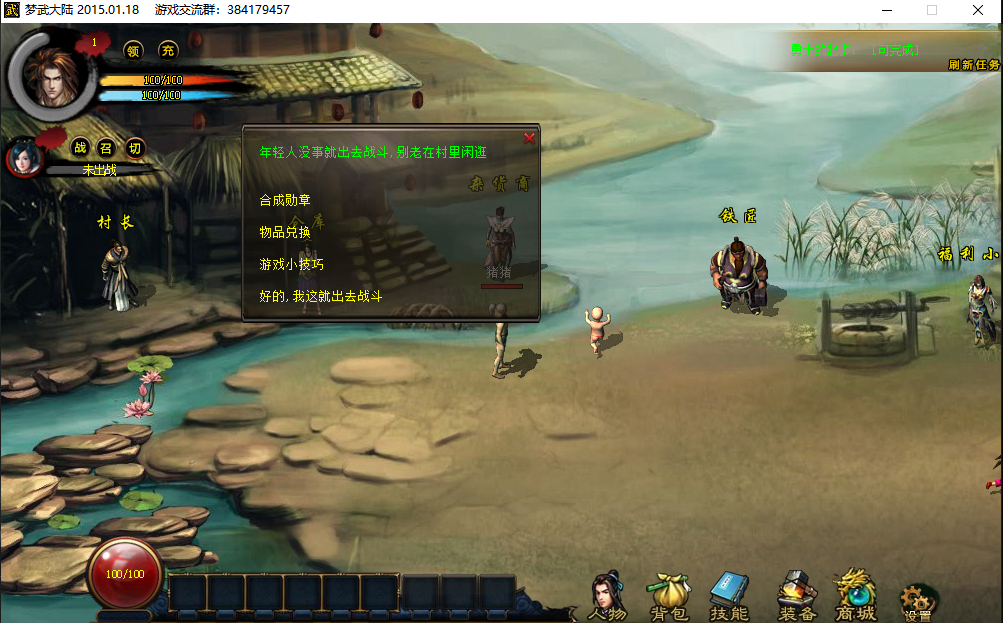The width and height of the screenshot is (1003, 623).
Task: Open the 背包 bag inventory
Action: point(668,597)
